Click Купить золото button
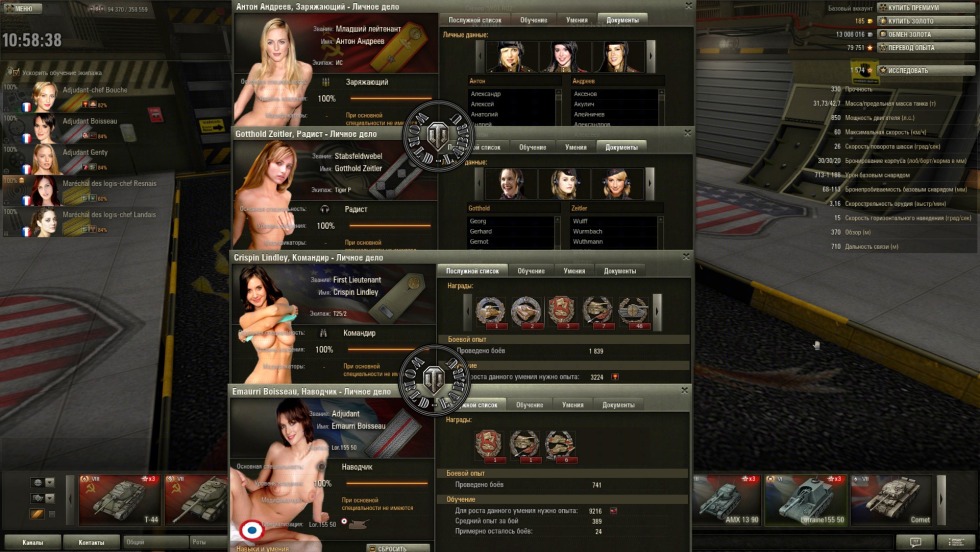The image size is (980, 552). pos(908,20)
